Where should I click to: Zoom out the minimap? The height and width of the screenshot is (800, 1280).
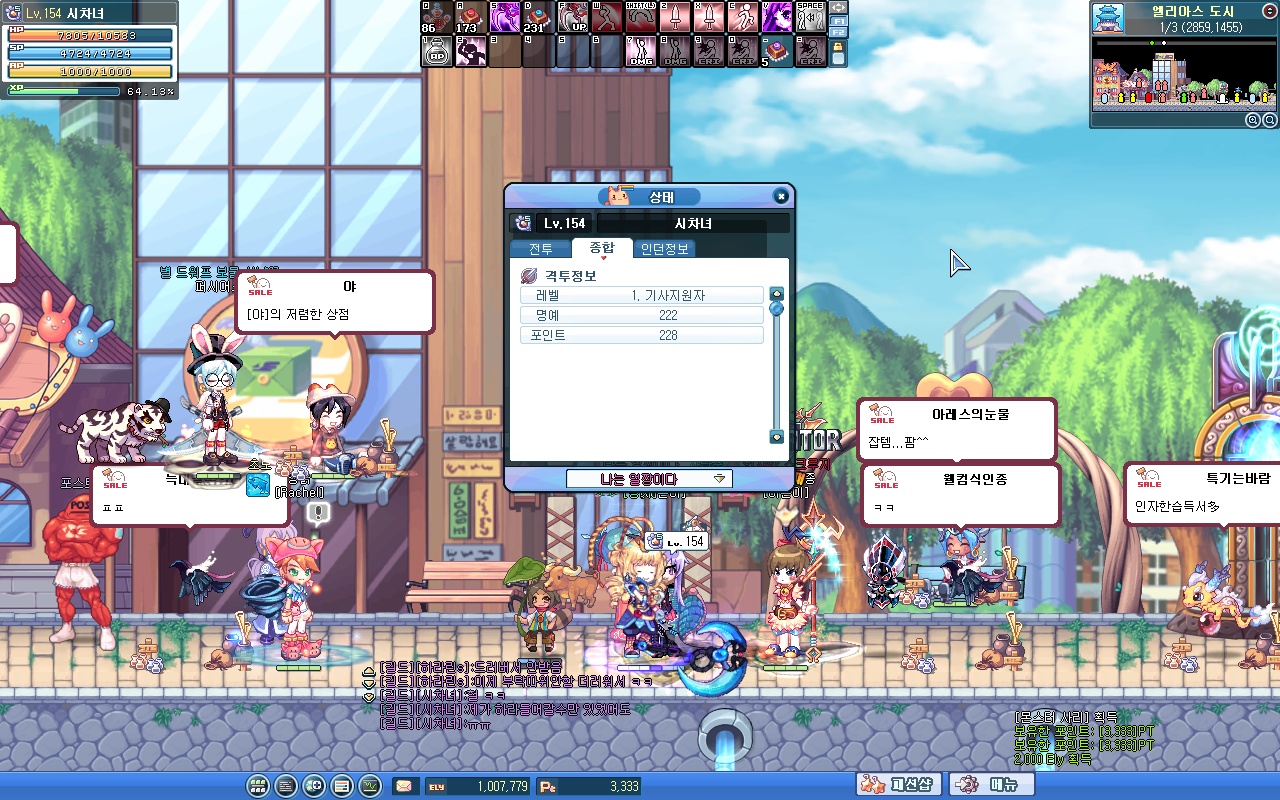pos(1268,120)
